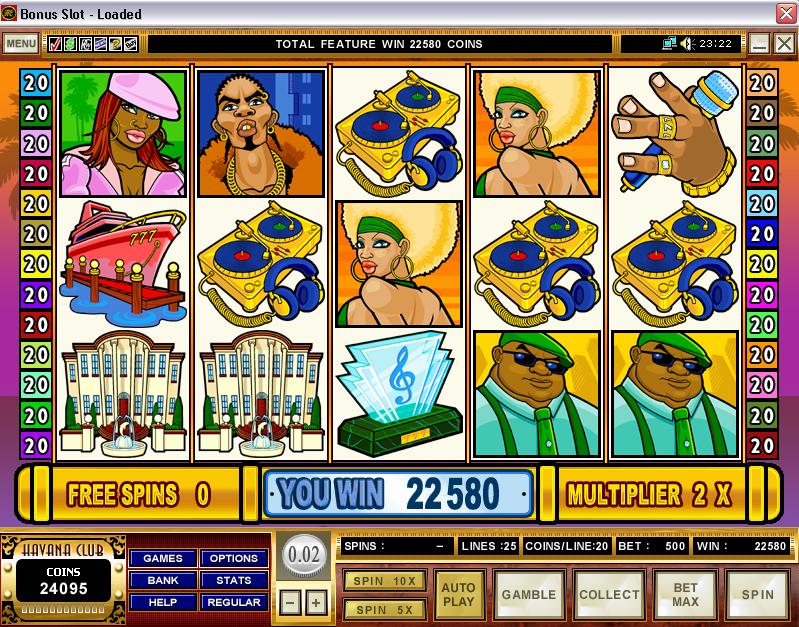Start Spin 5X autoplay
This screenshot has height=627, width=799.
tap(385, 607)
